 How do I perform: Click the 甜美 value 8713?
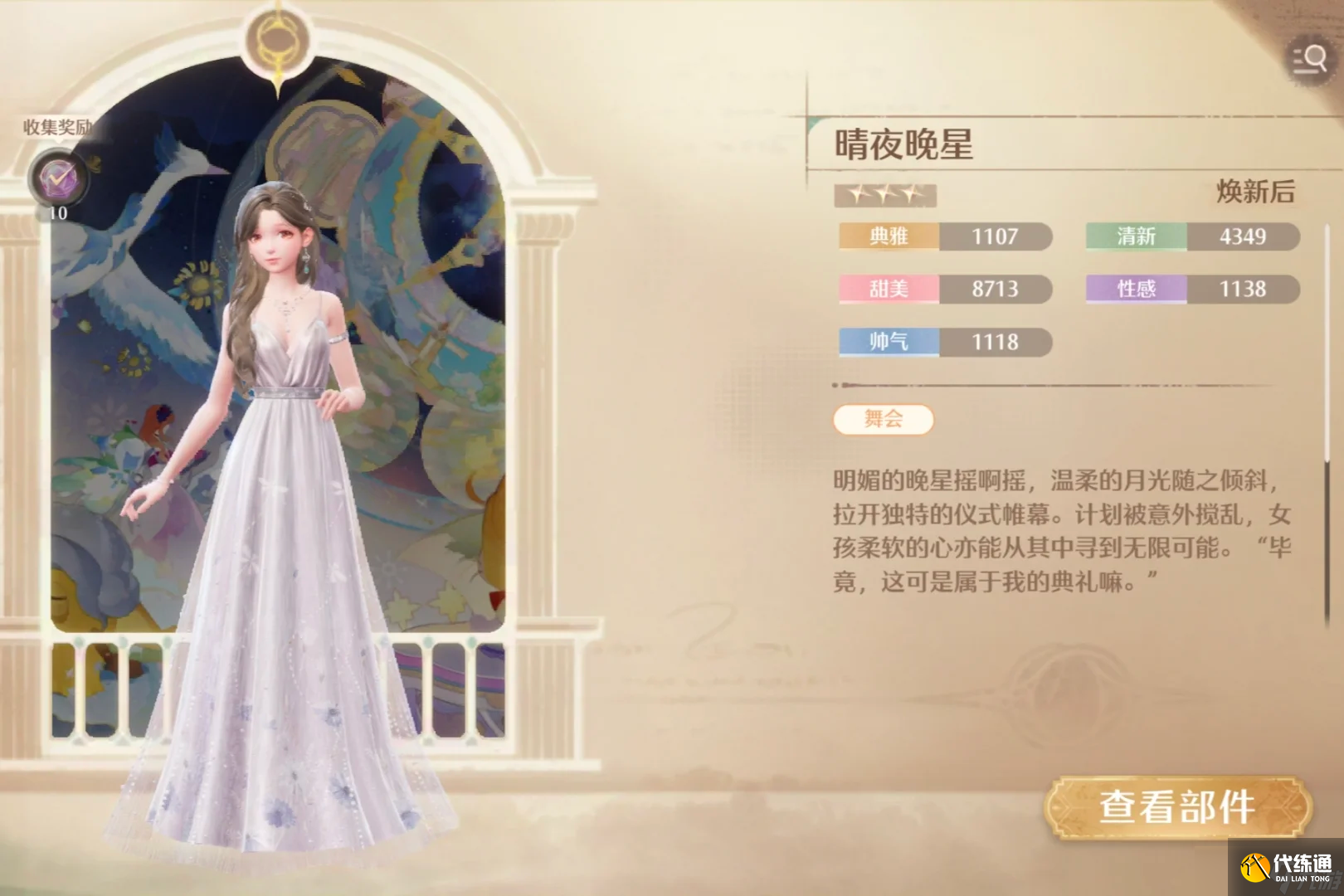(x=995, y=290)
